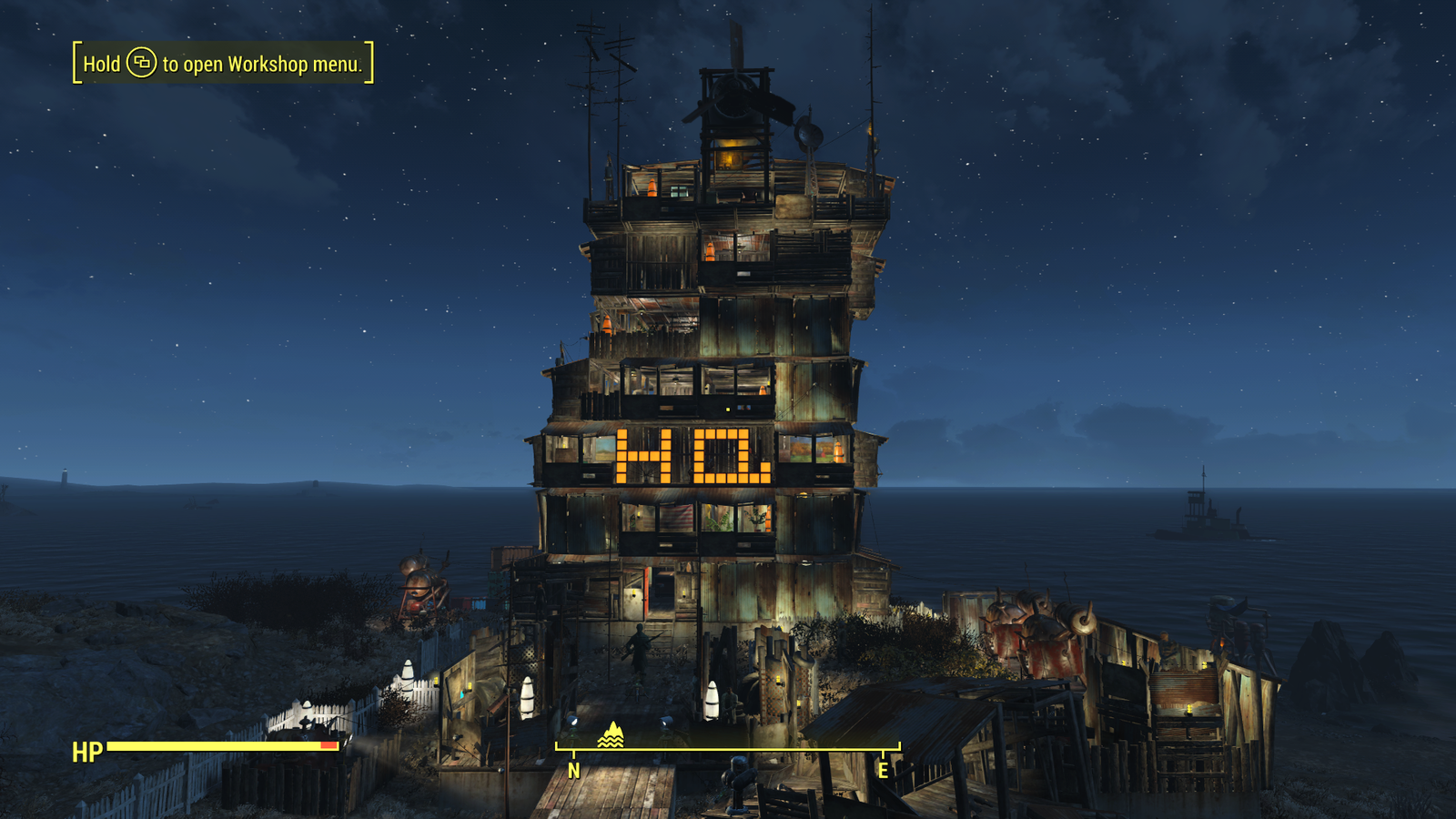Click the location marker icon on the compass
Image resolution: width=1456 pixels, height=819 pixels.
click(611, 735)
